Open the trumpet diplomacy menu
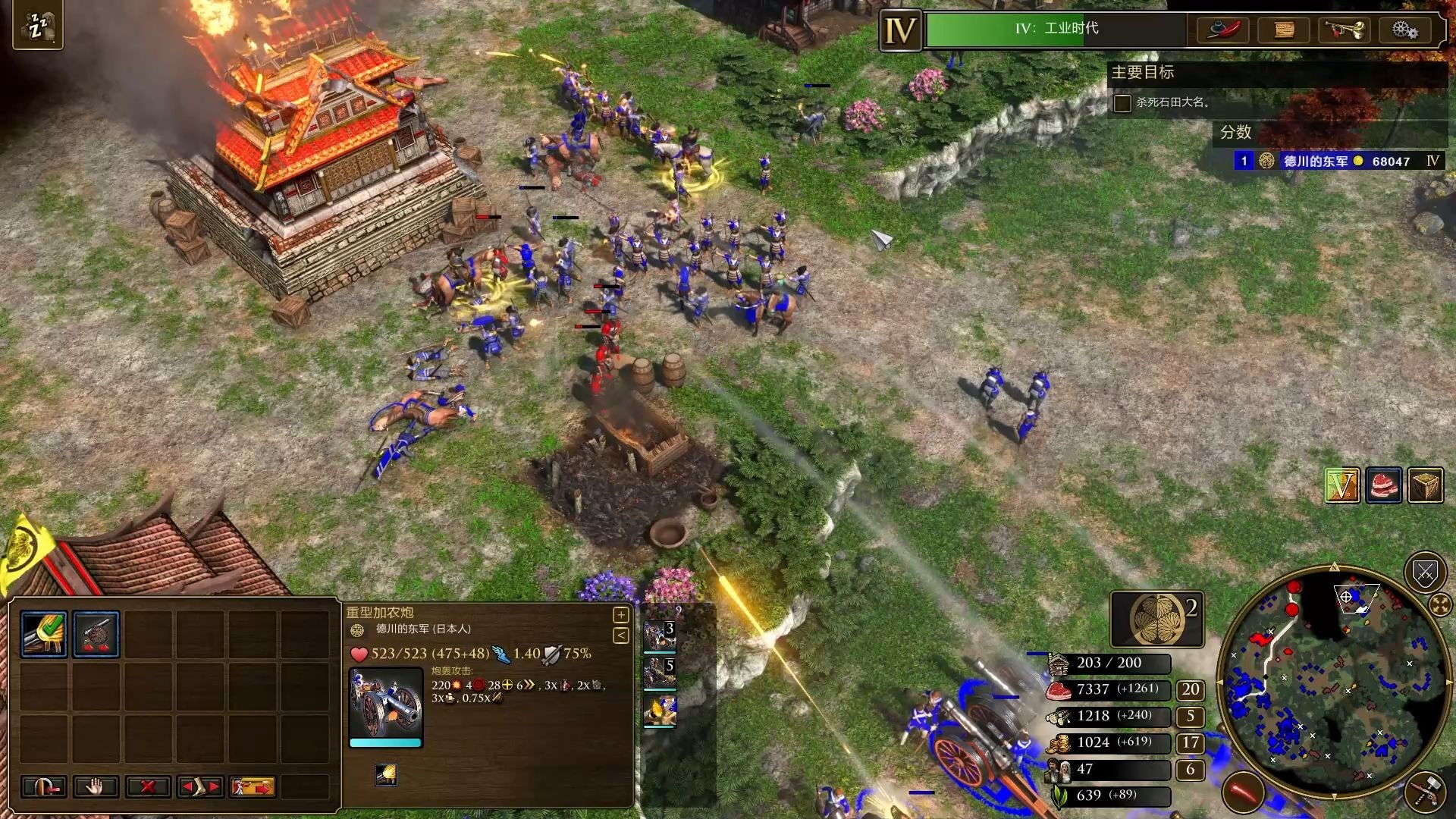1456x819 pixels. (1344, 30)
